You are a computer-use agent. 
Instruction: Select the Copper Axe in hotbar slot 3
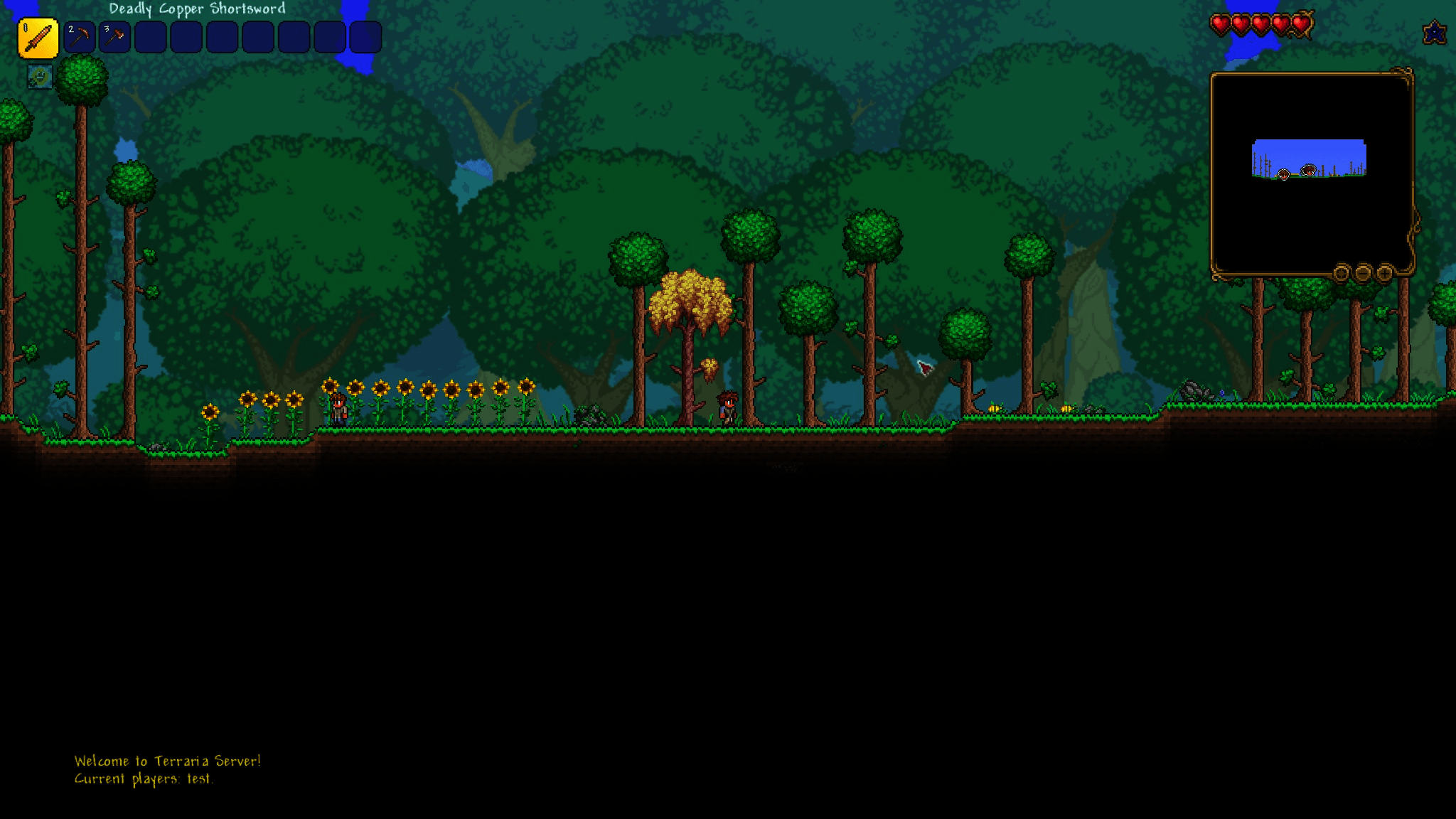pos(116,36)
